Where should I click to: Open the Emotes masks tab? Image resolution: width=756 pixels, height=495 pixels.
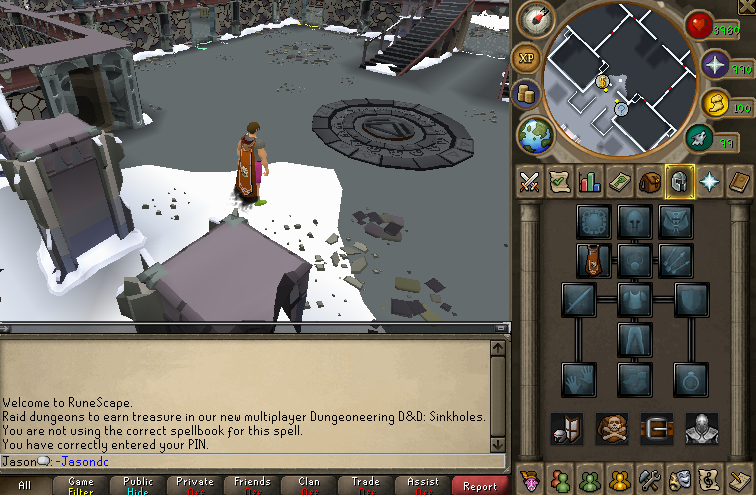pos(681,479)
